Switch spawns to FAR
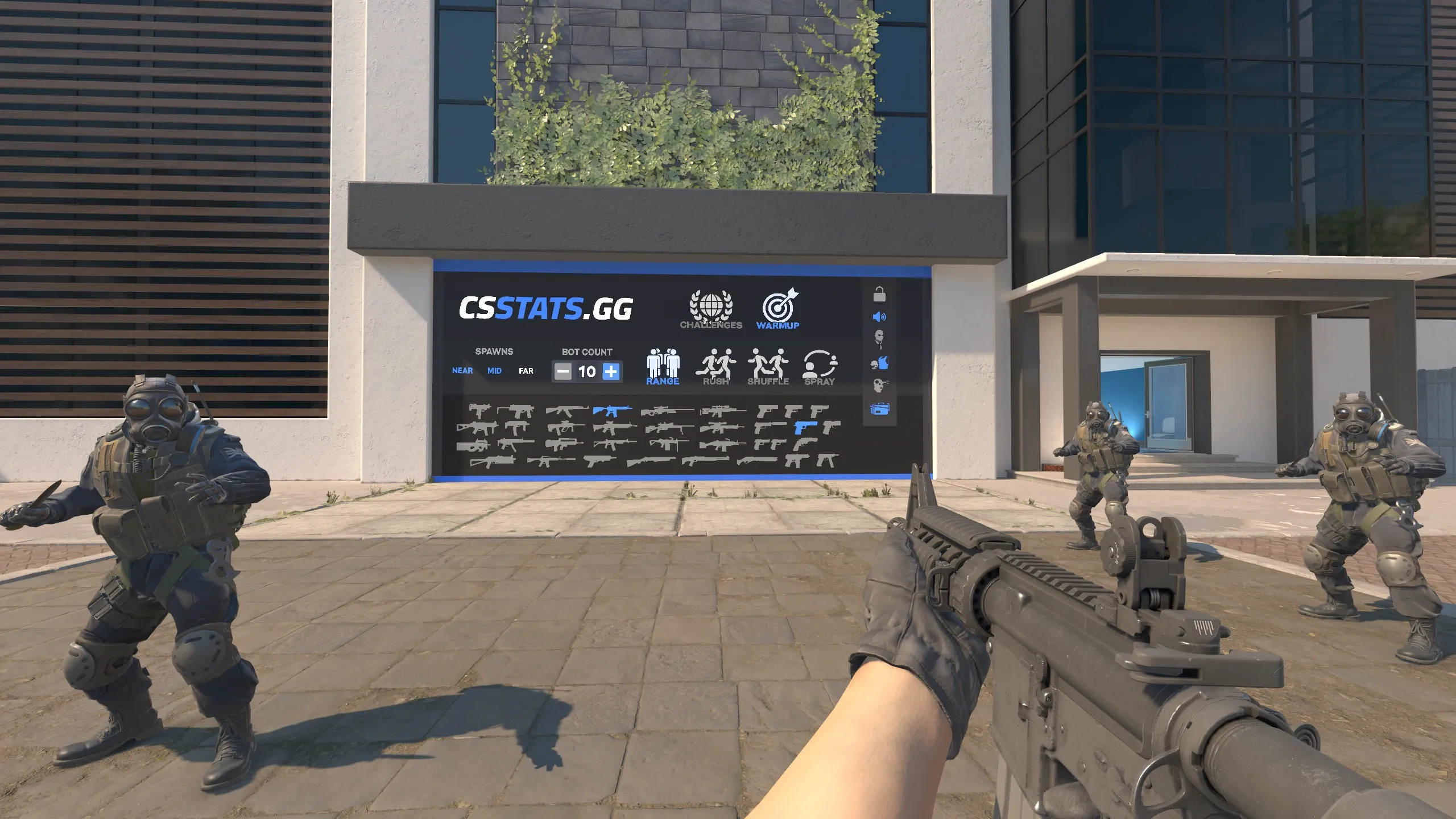 click(526, 370)
